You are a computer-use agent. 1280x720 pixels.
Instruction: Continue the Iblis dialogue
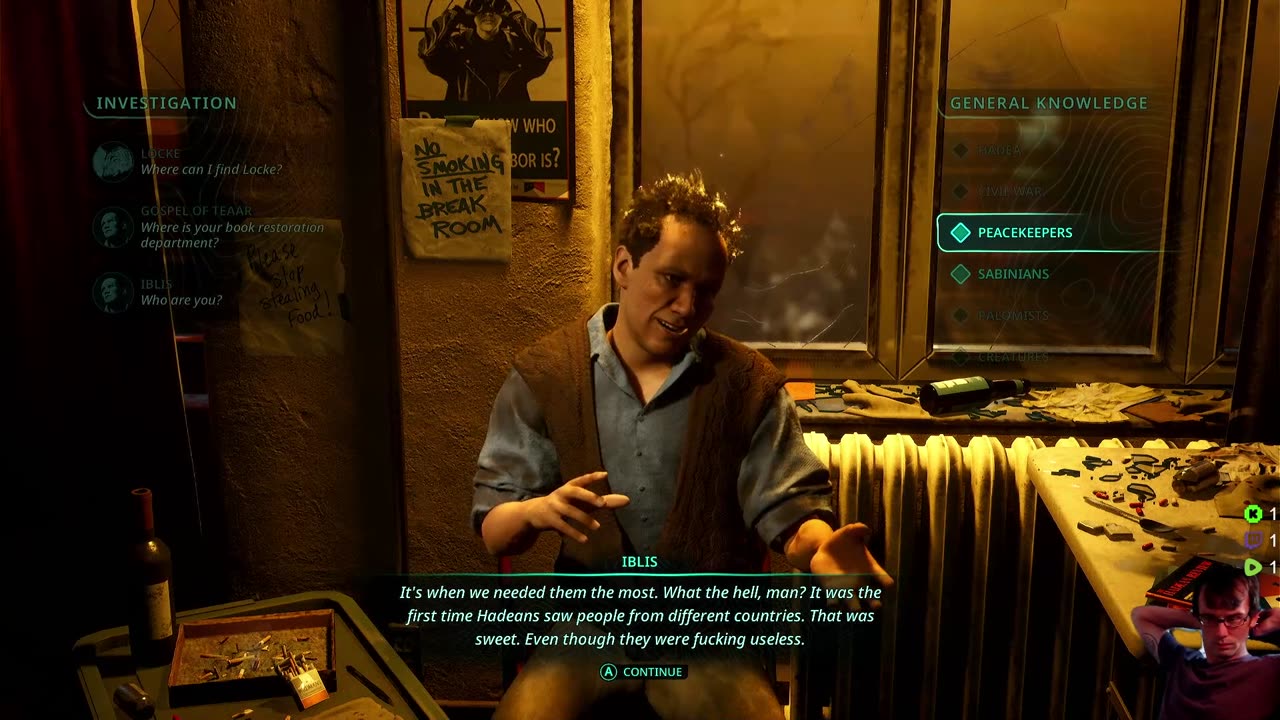click(x=642, y=672)
